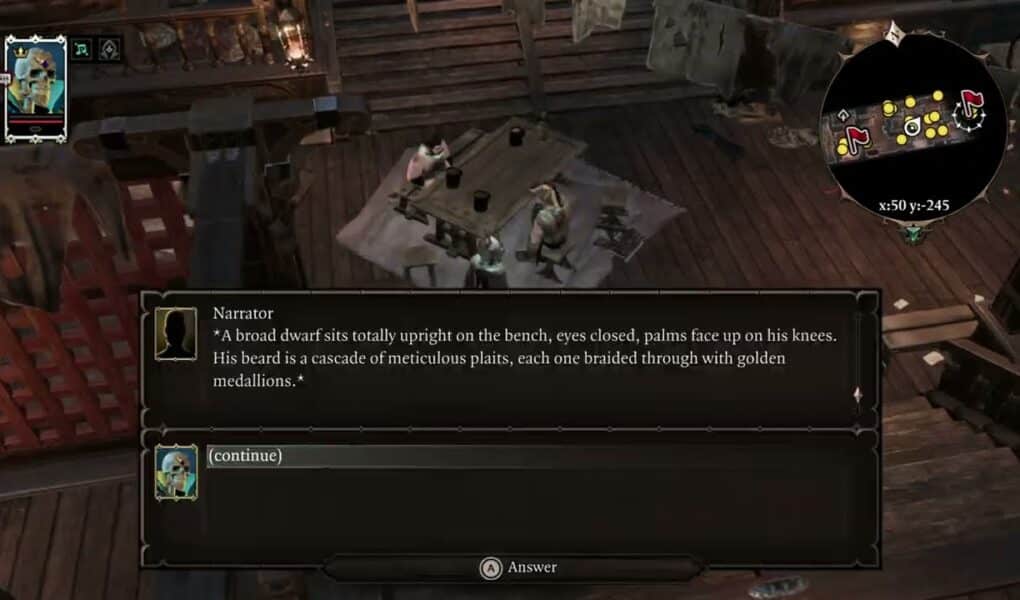1020x600 pixels.
Task: Select the skeleton character portrait card
Action: [35, 88]
